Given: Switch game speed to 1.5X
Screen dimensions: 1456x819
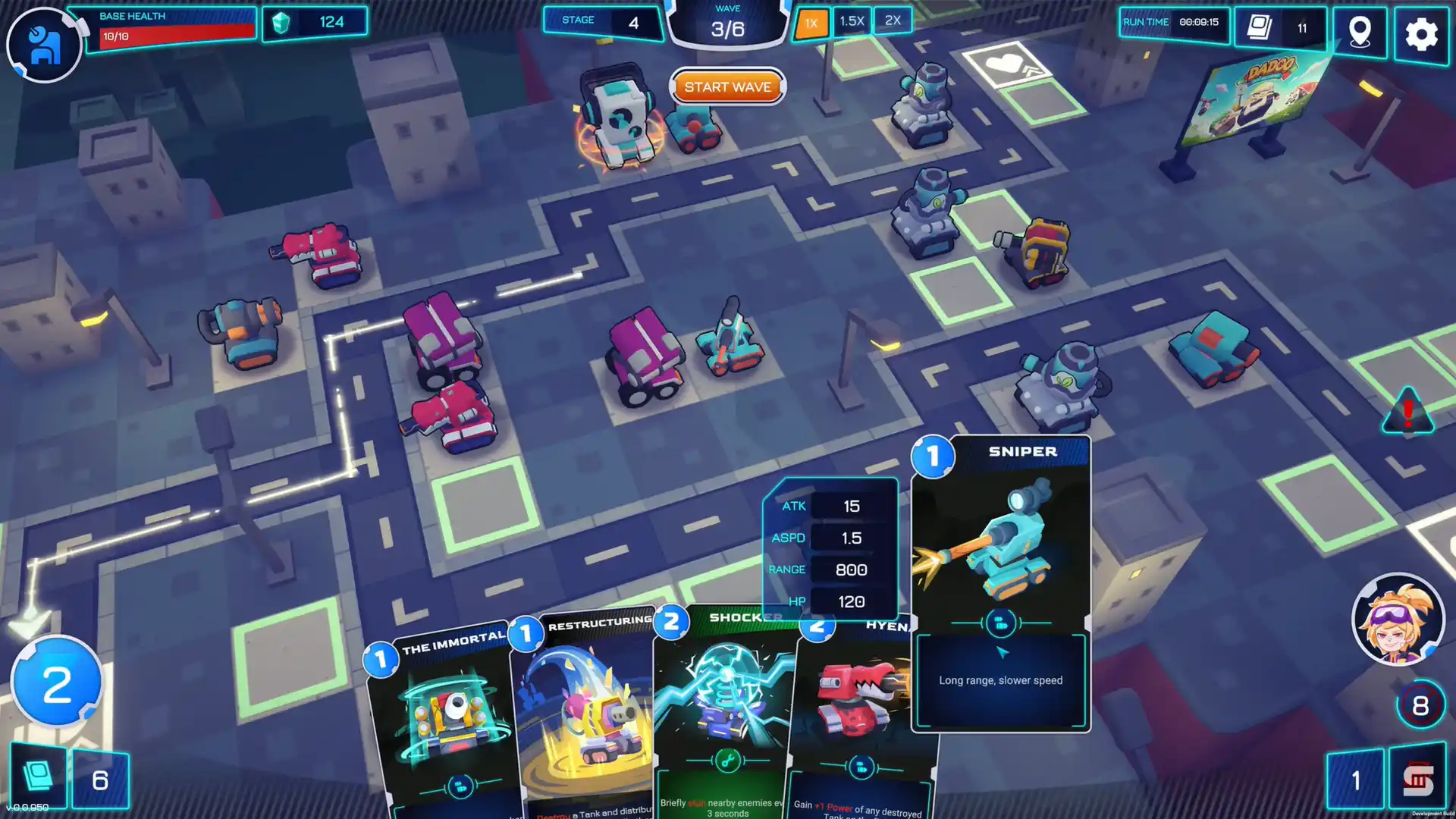Looking at the screenshot, I should click(852, 21).
